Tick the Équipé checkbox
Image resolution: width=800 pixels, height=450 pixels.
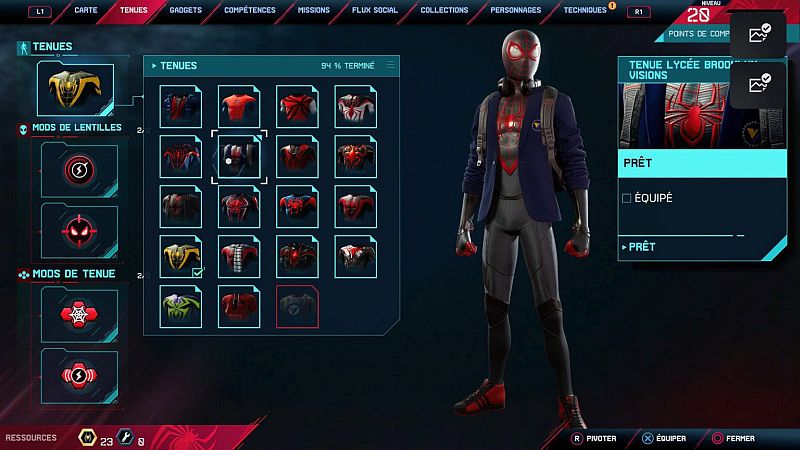pyautogui.click(x=627, y=198)
